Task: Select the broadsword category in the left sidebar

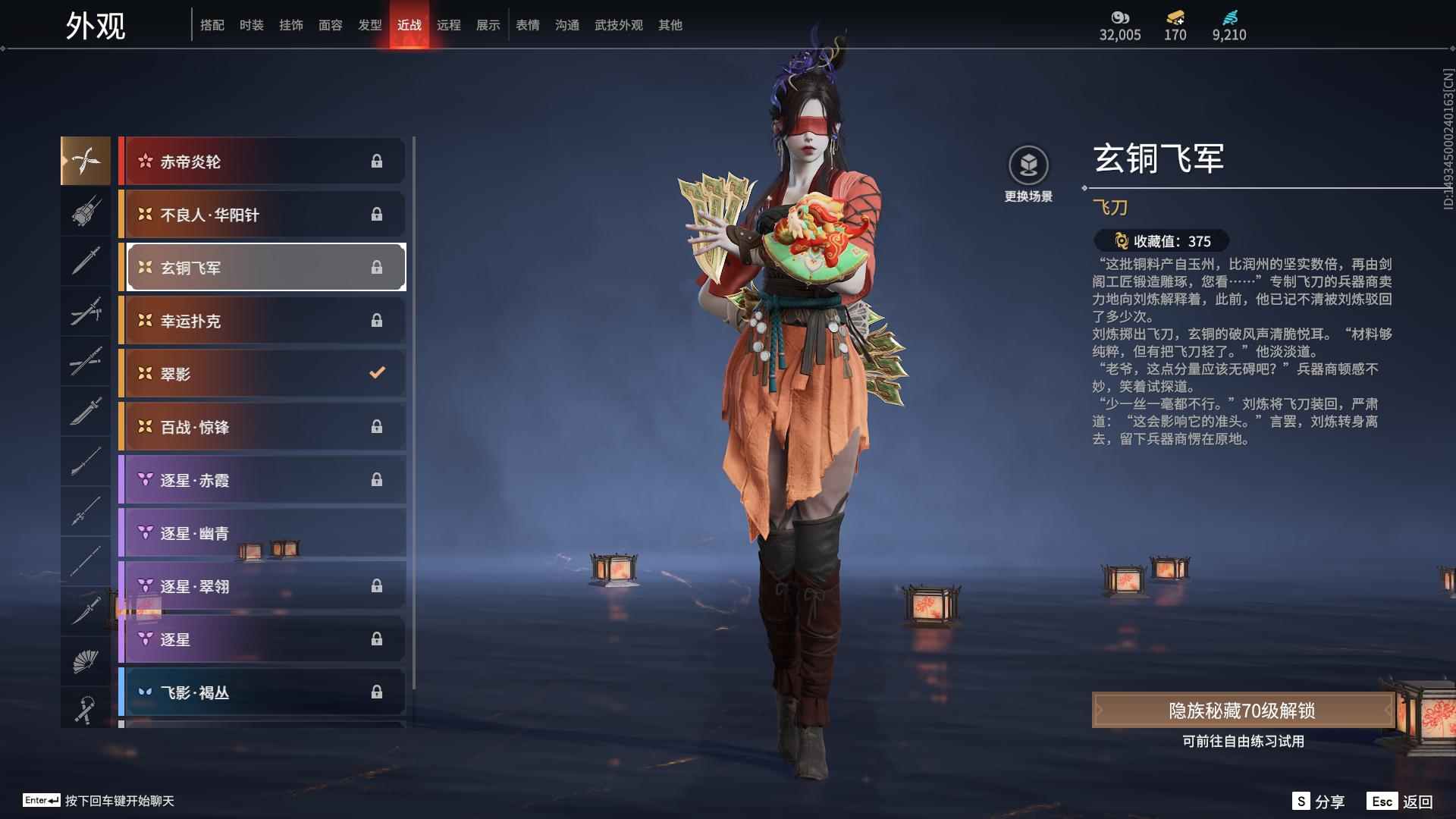Action: click(86, 412)
